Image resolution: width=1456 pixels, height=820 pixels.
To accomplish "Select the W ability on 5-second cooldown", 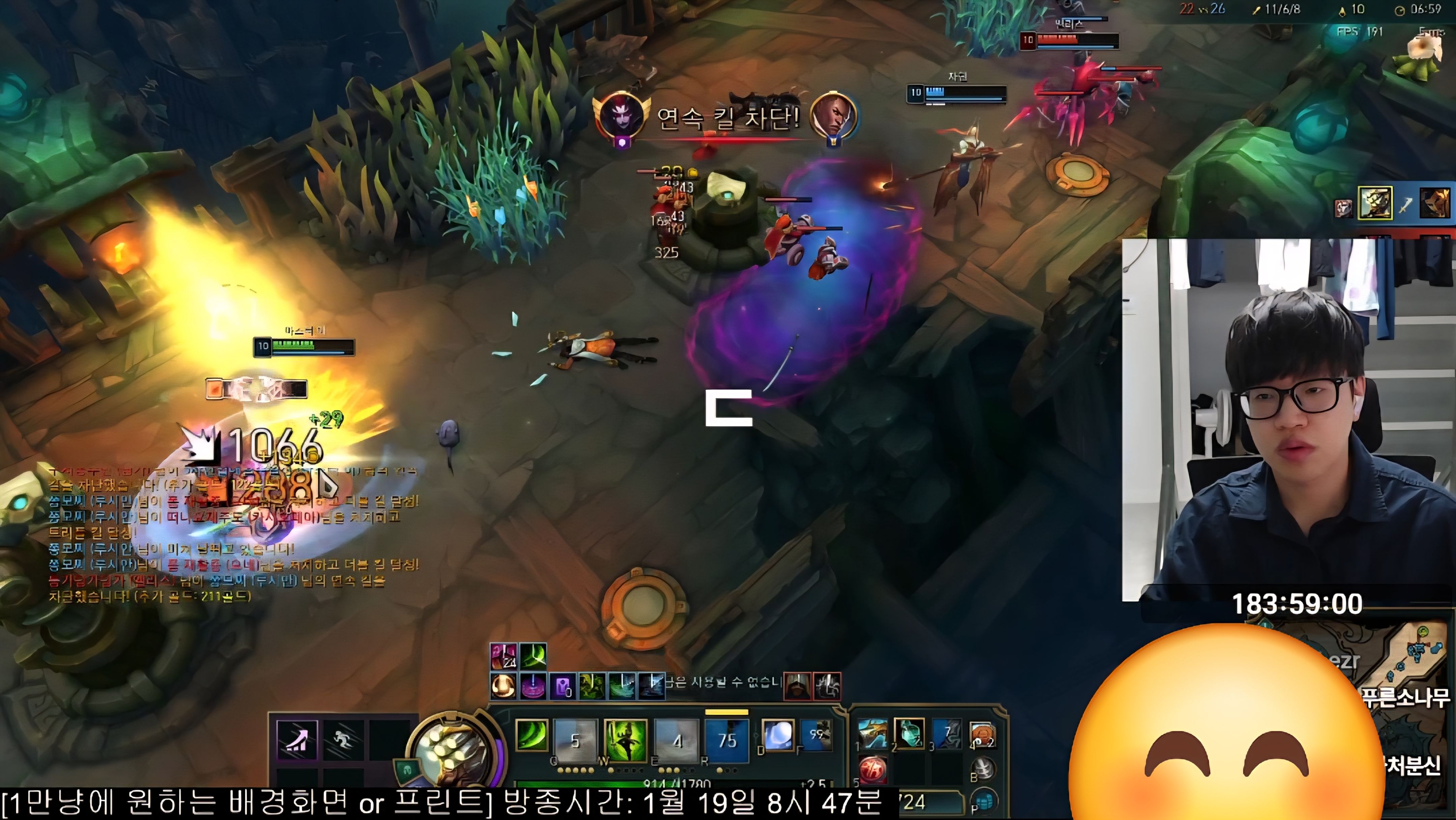I will 575,739.
